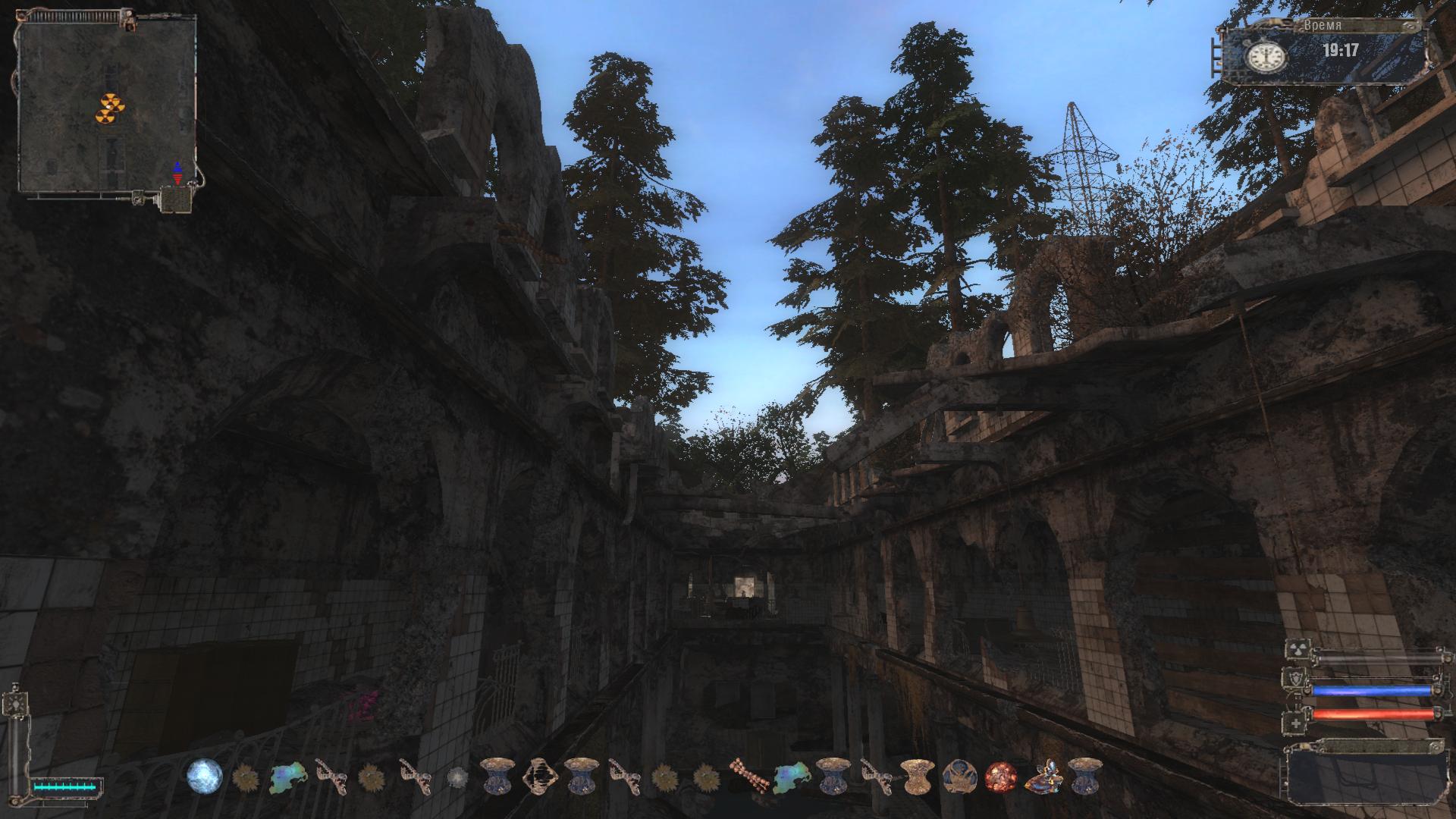Pick the tan hourglass-shaped artifact
This screenshot has width=1456, height=819.
(x=916, y=776)
